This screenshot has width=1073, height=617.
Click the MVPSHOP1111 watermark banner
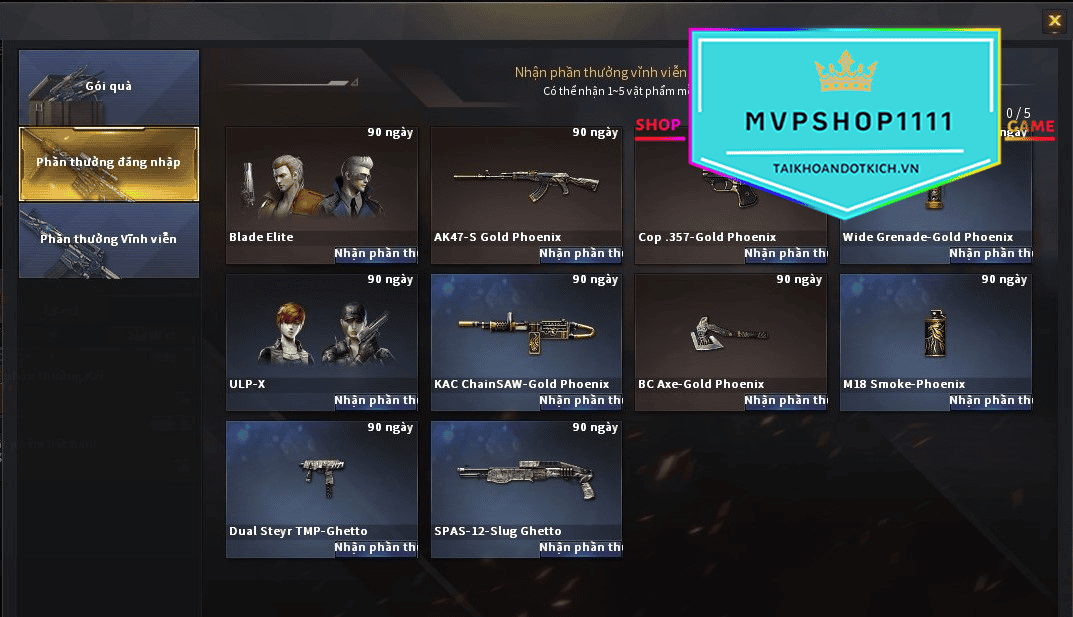point(846,121)
